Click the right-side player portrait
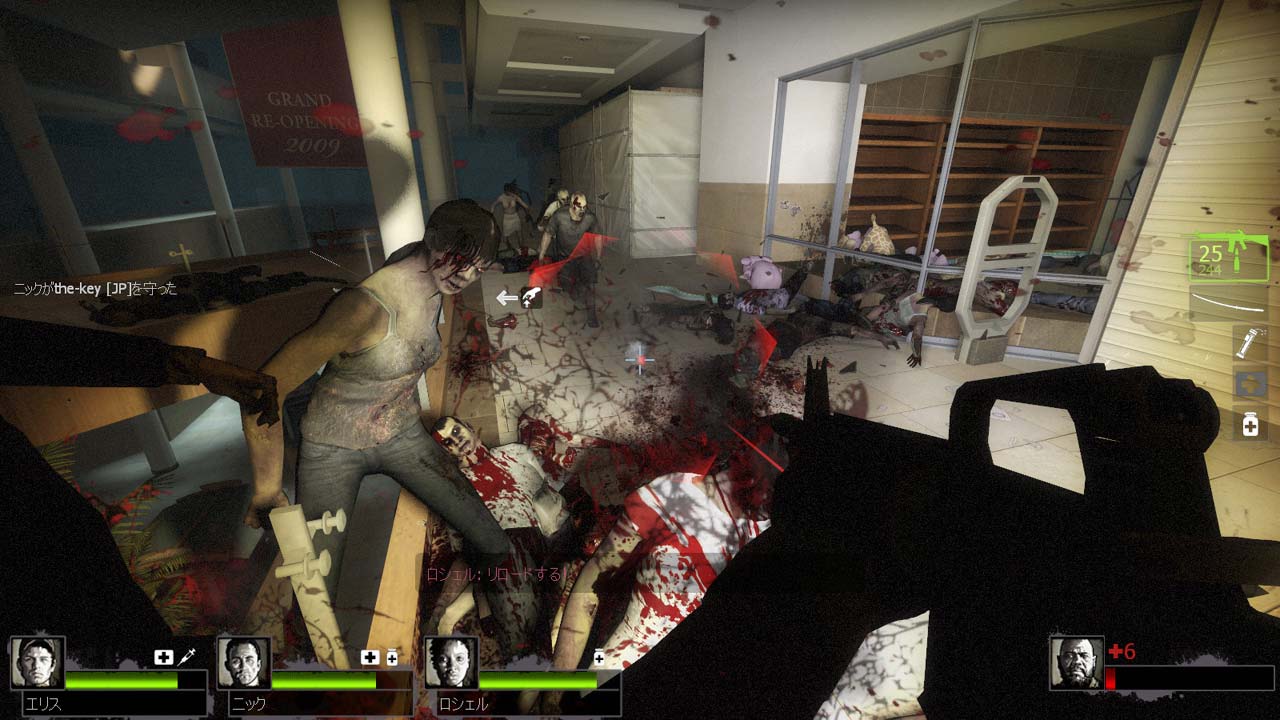 1076,663
